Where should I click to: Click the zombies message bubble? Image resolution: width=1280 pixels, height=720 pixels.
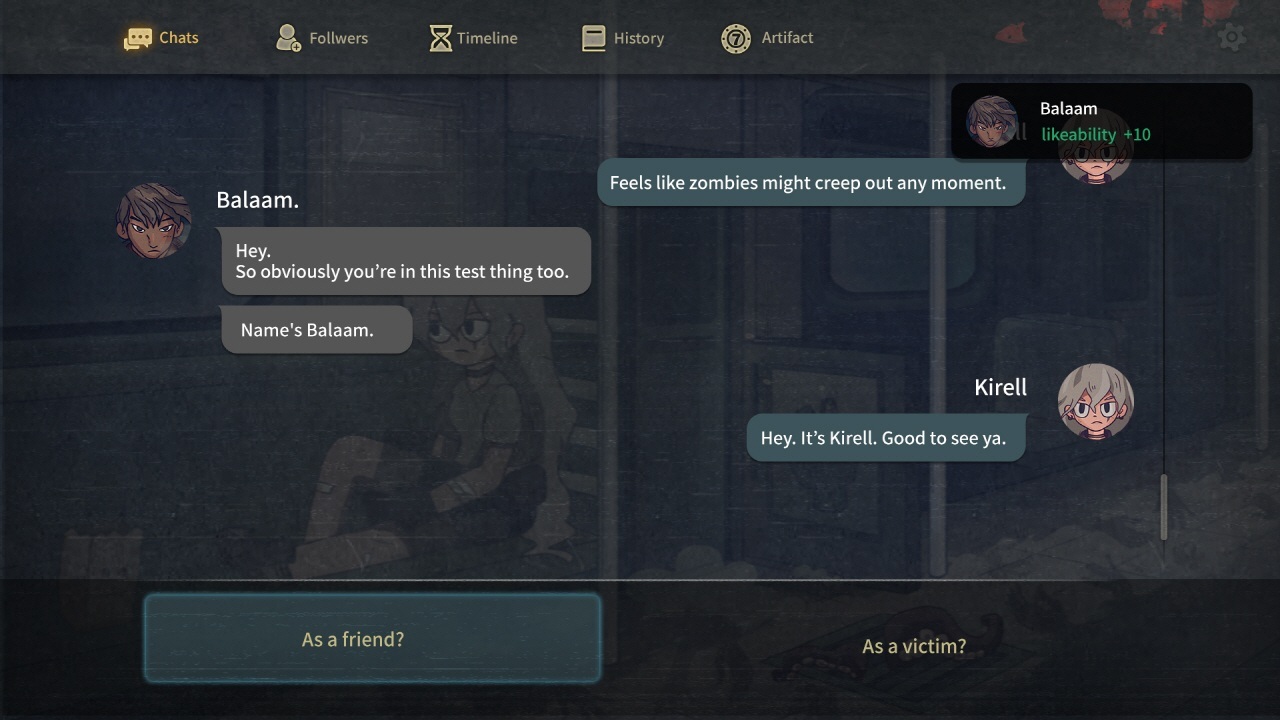click(x=811, y=182)
